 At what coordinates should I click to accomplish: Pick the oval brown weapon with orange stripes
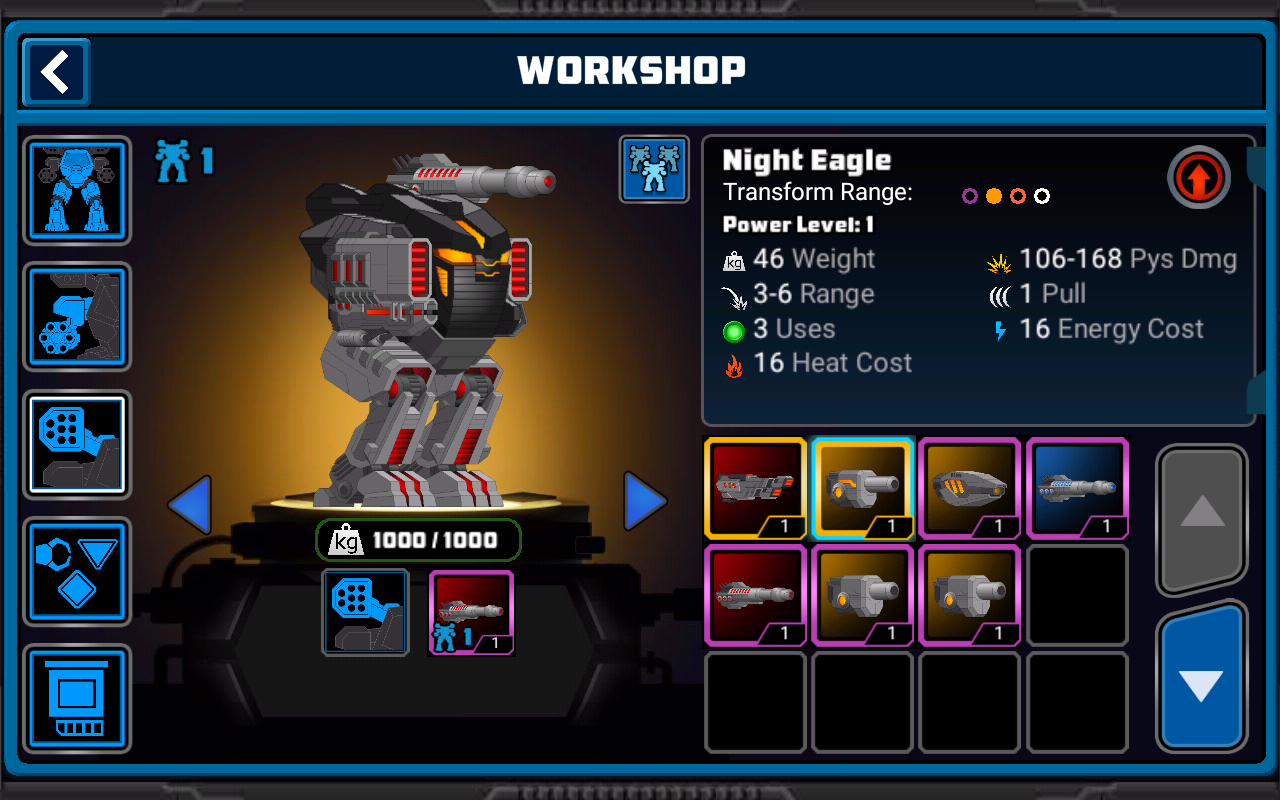(970, 488)
